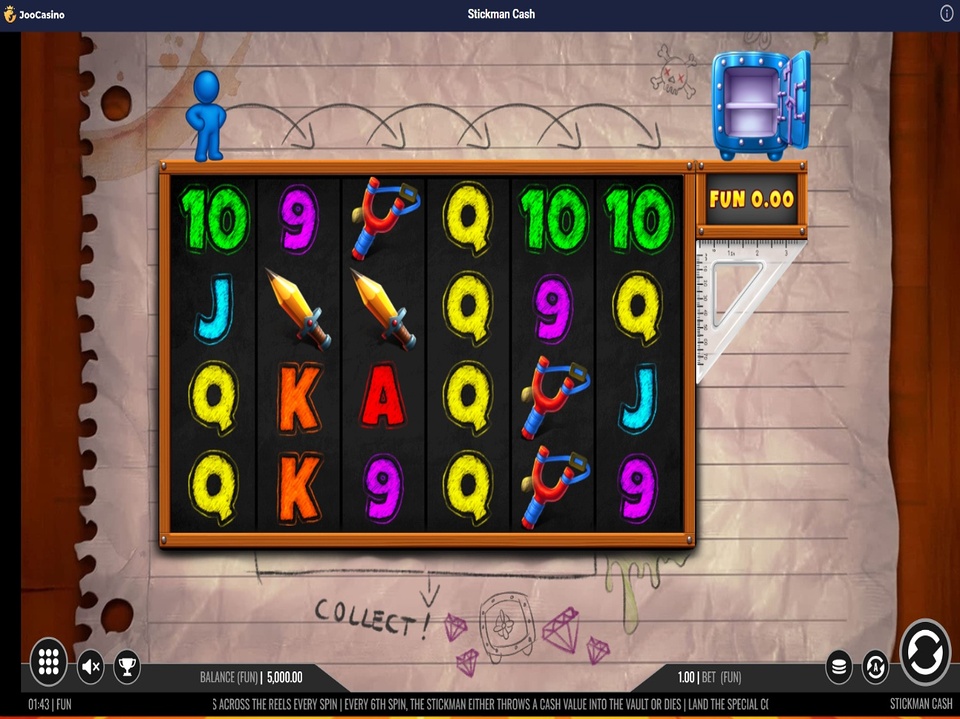Toggle the muted sound speaker icon
The width and height of the screenshot is (960, 719).
(x=91, y=666)
